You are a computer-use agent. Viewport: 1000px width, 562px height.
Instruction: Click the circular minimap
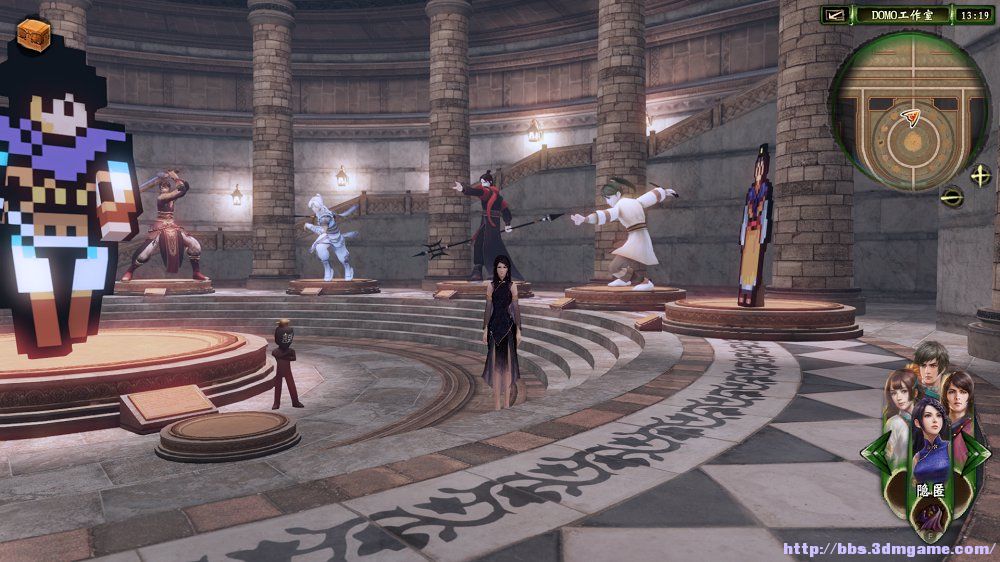(909, 110)
